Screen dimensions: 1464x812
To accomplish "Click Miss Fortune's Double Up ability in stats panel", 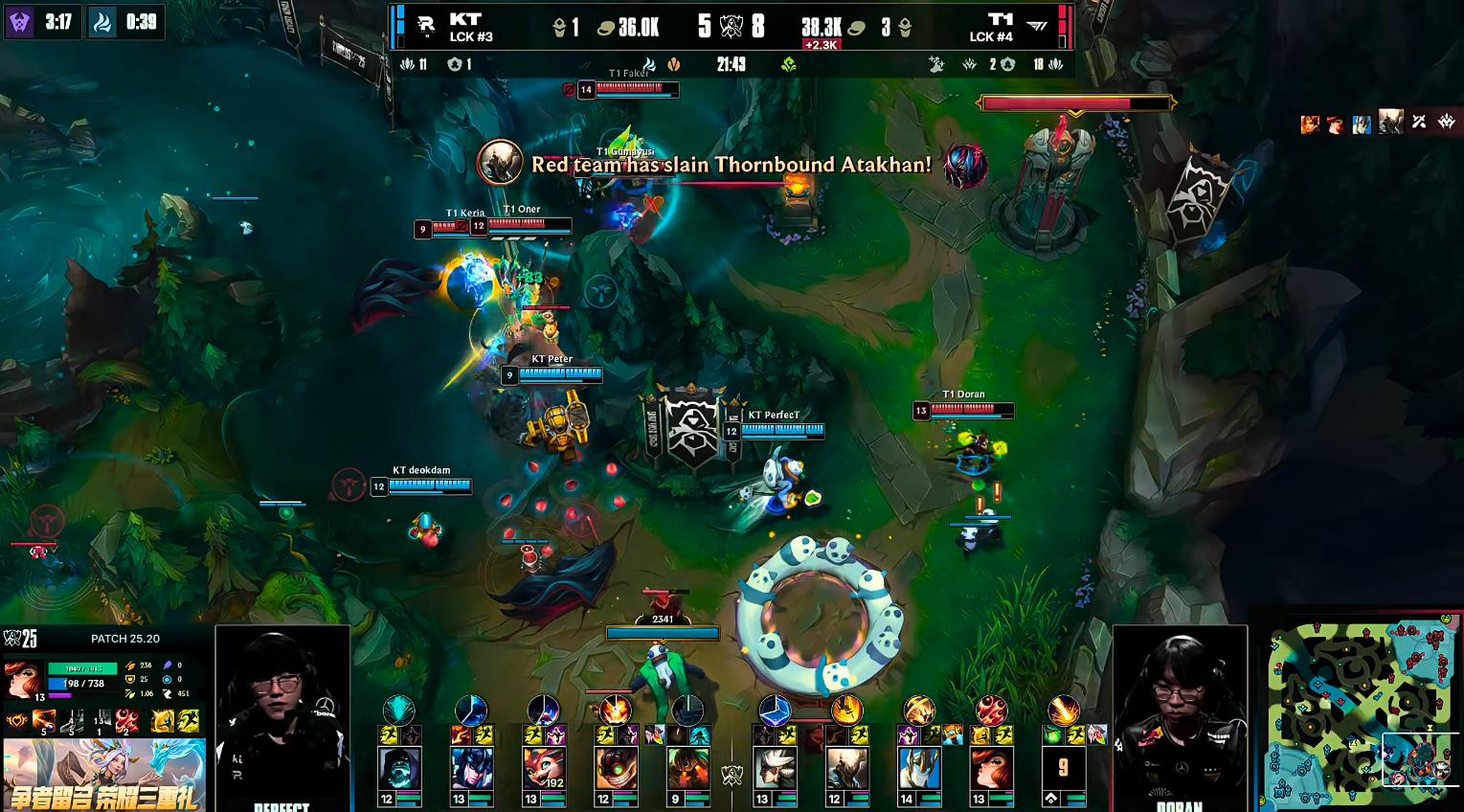I will pyautogui.click(x=44, y=721).
